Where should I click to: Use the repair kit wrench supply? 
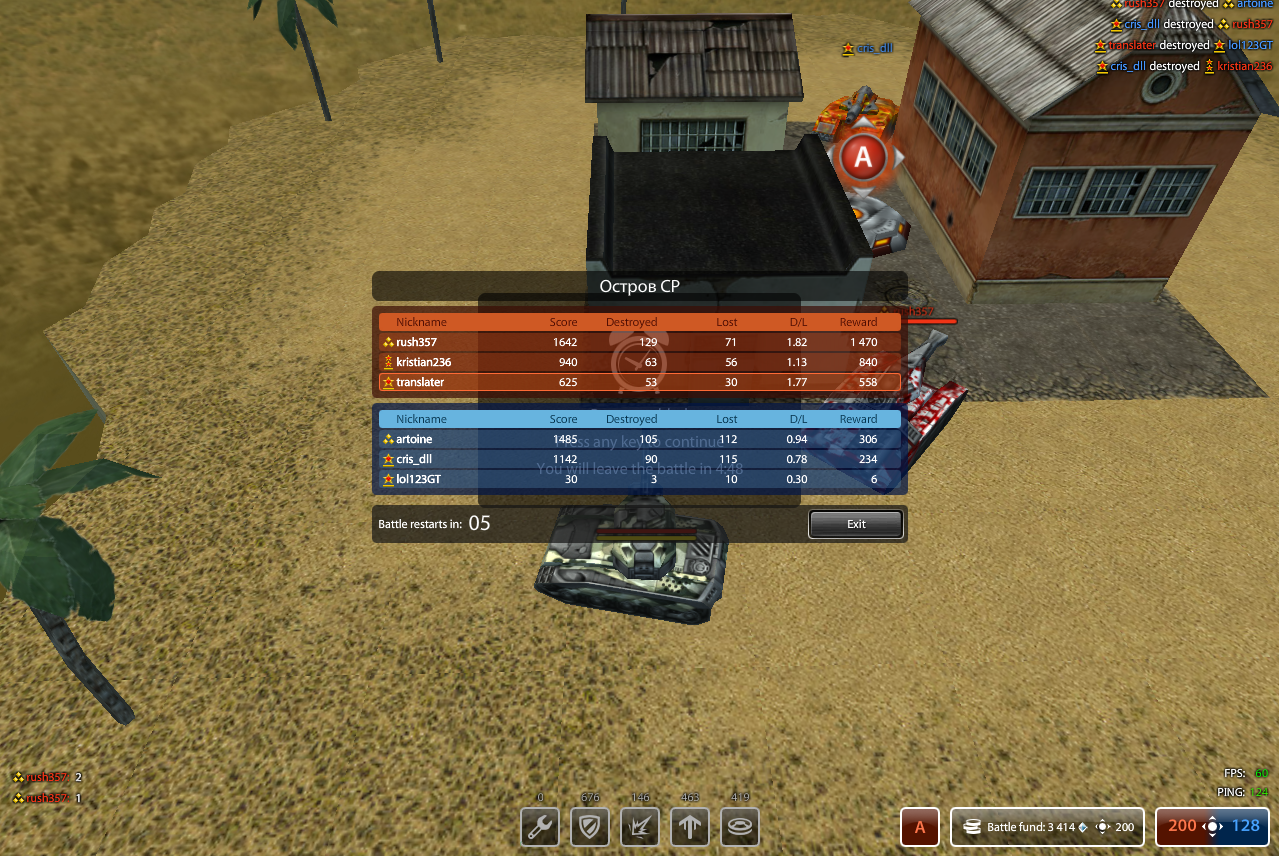tap(540, 827)
